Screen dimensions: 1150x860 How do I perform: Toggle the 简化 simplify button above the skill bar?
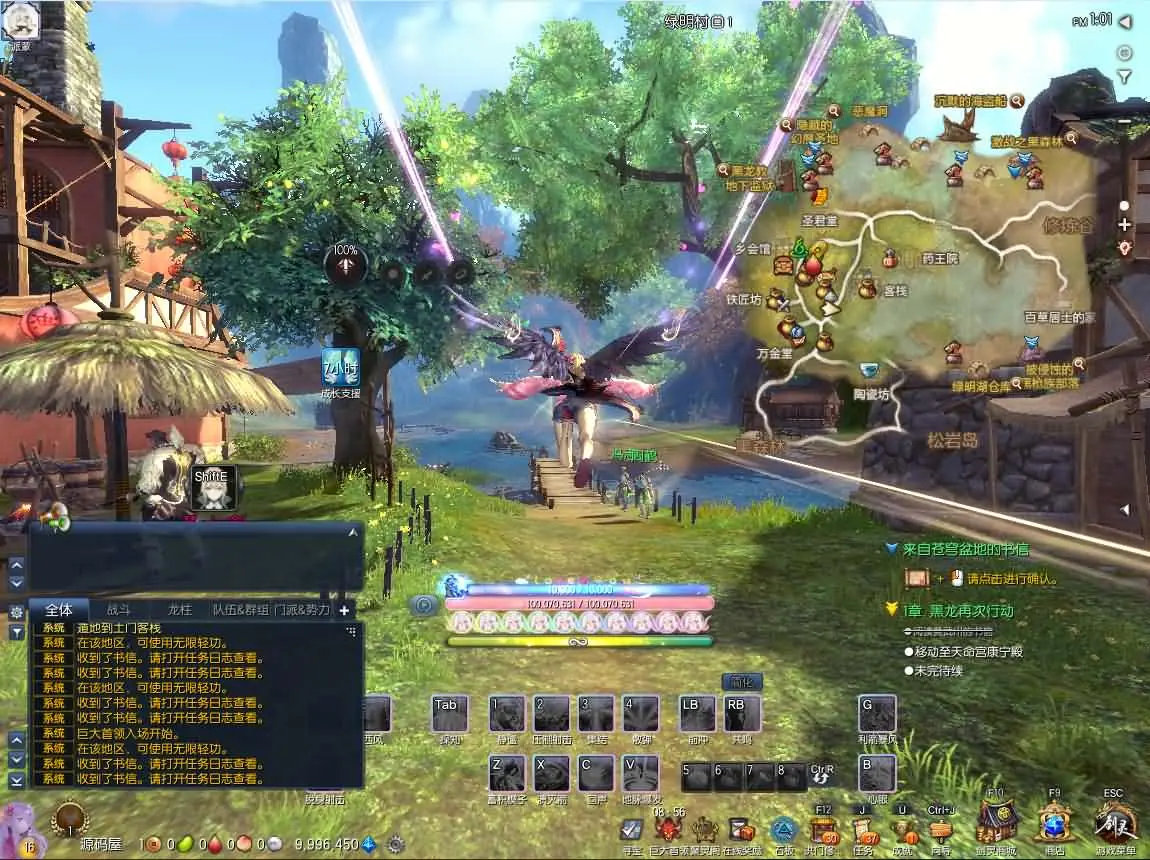point(742,682)
